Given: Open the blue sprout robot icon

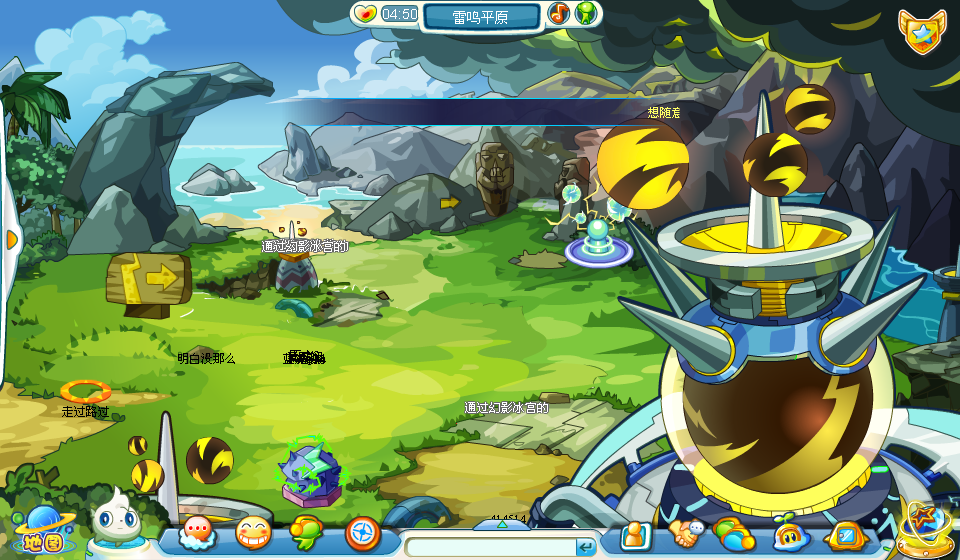Looking at the screenshot, I should (790, 535).
